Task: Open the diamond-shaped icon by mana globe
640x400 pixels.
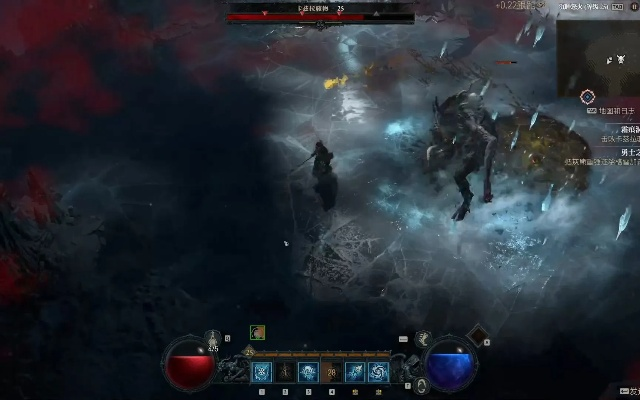Action: 477,333
